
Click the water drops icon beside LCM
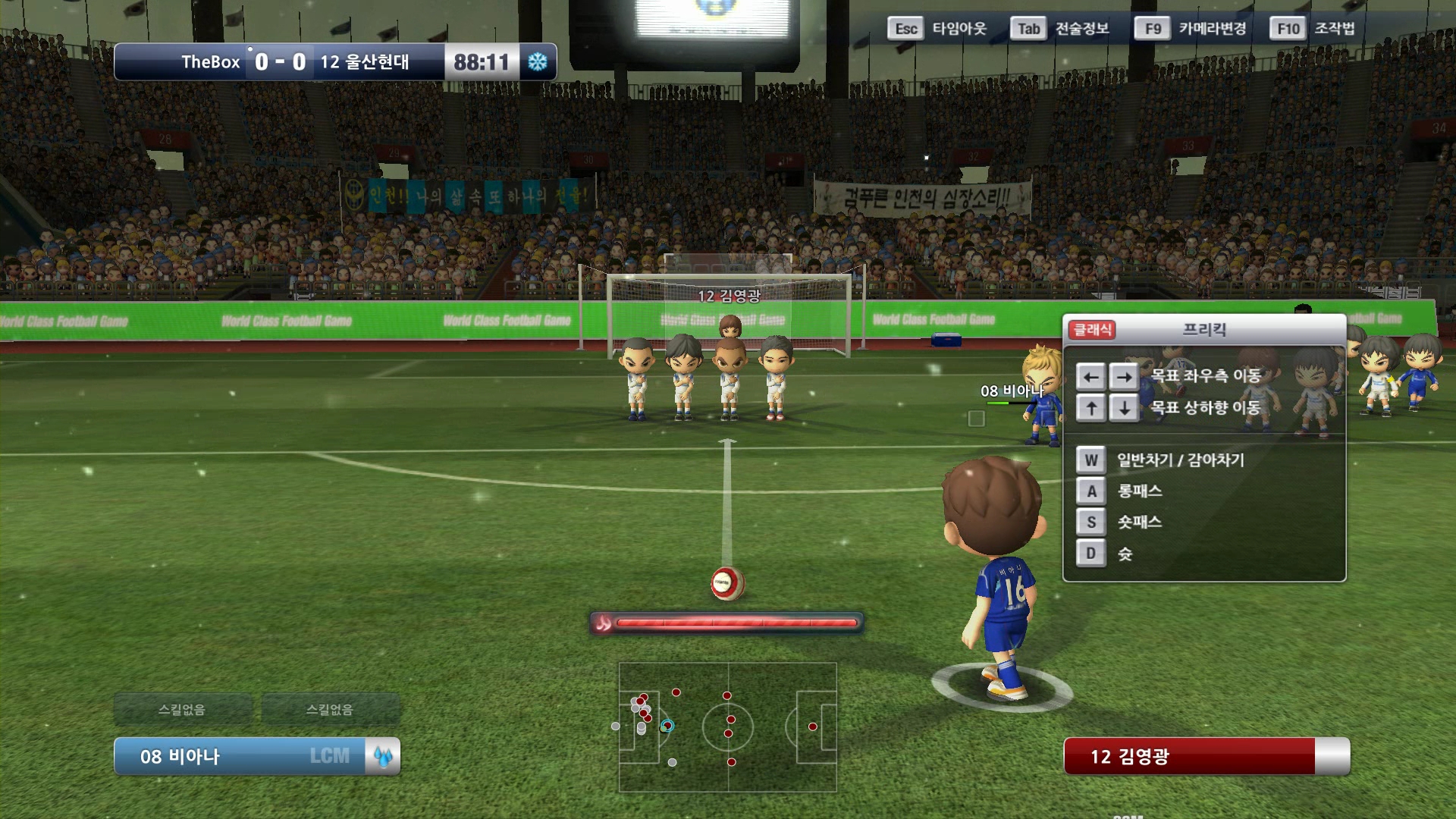(383, 756)
